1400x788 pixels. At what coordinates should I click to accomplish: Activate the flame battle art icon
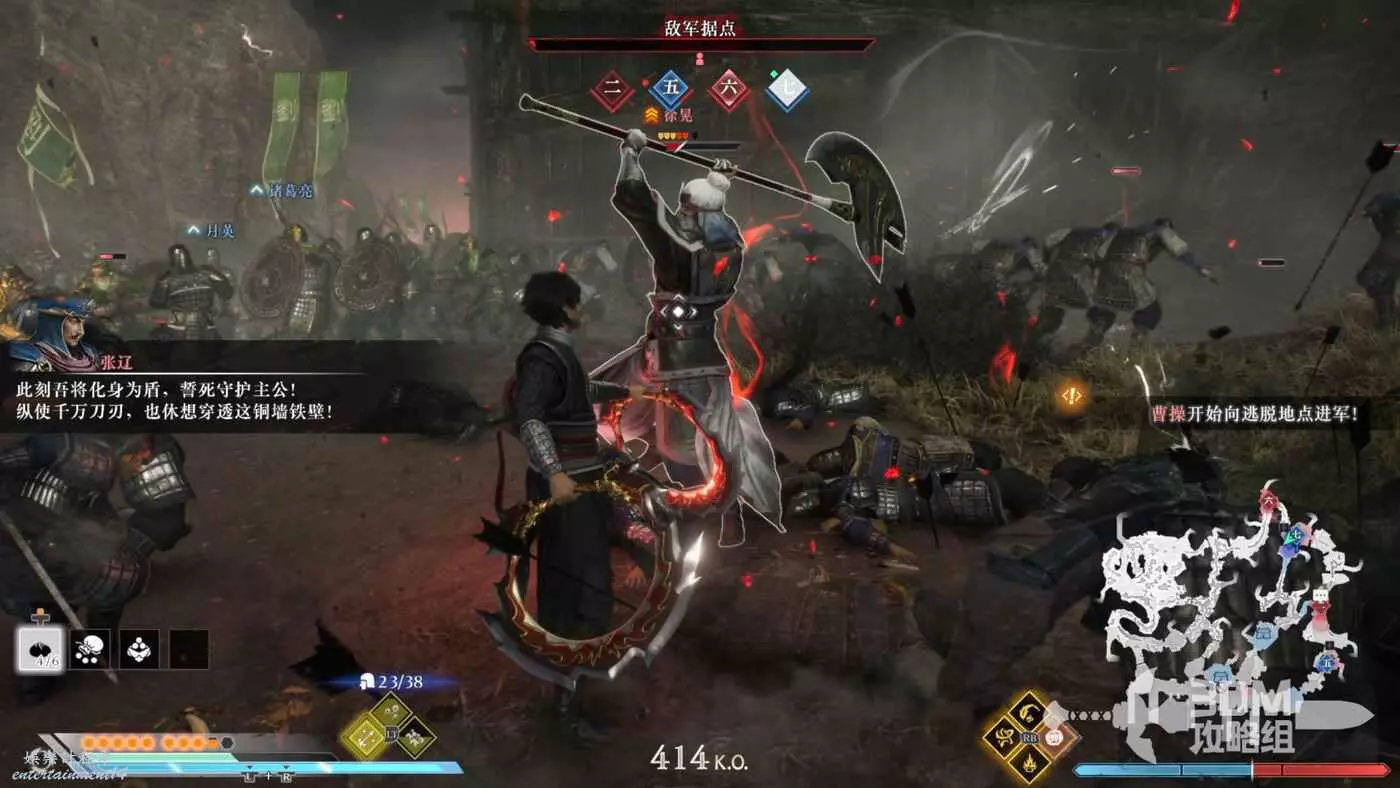[x=1028, y=765]
